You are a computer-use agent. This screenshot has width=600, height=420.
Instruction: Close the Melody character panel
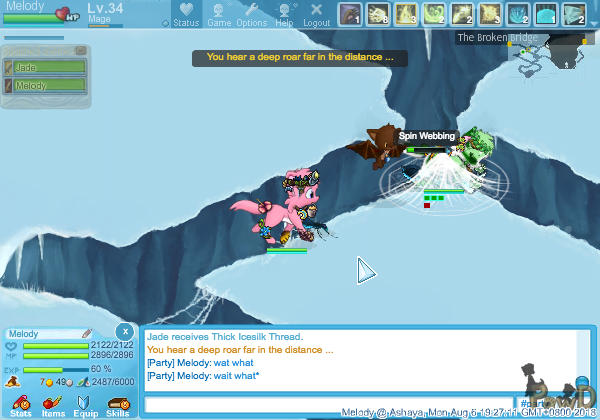click(124, 331)
